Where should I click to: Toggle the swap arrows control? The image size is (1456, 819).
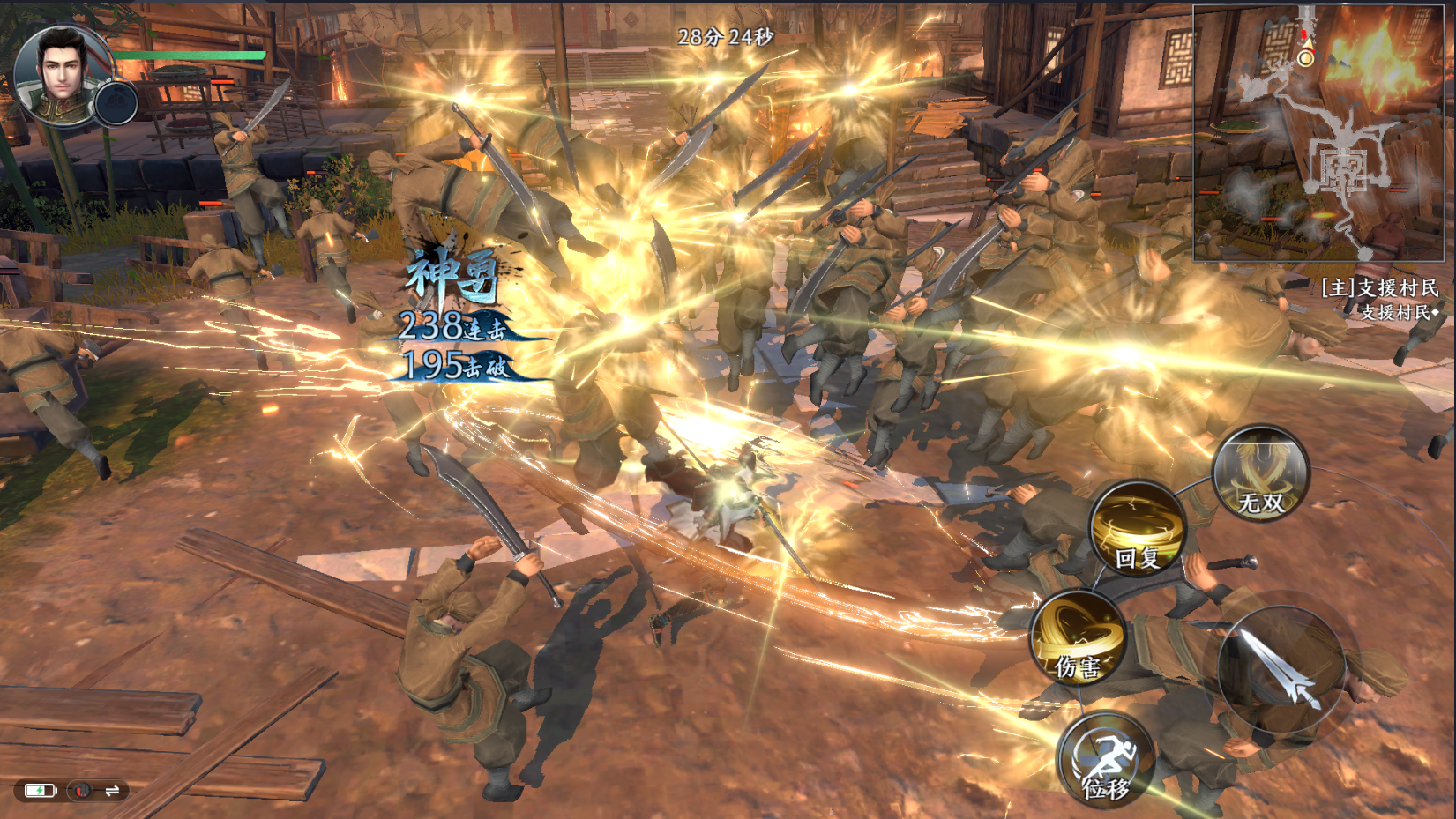pyautogui.click(x=112, y=791)
